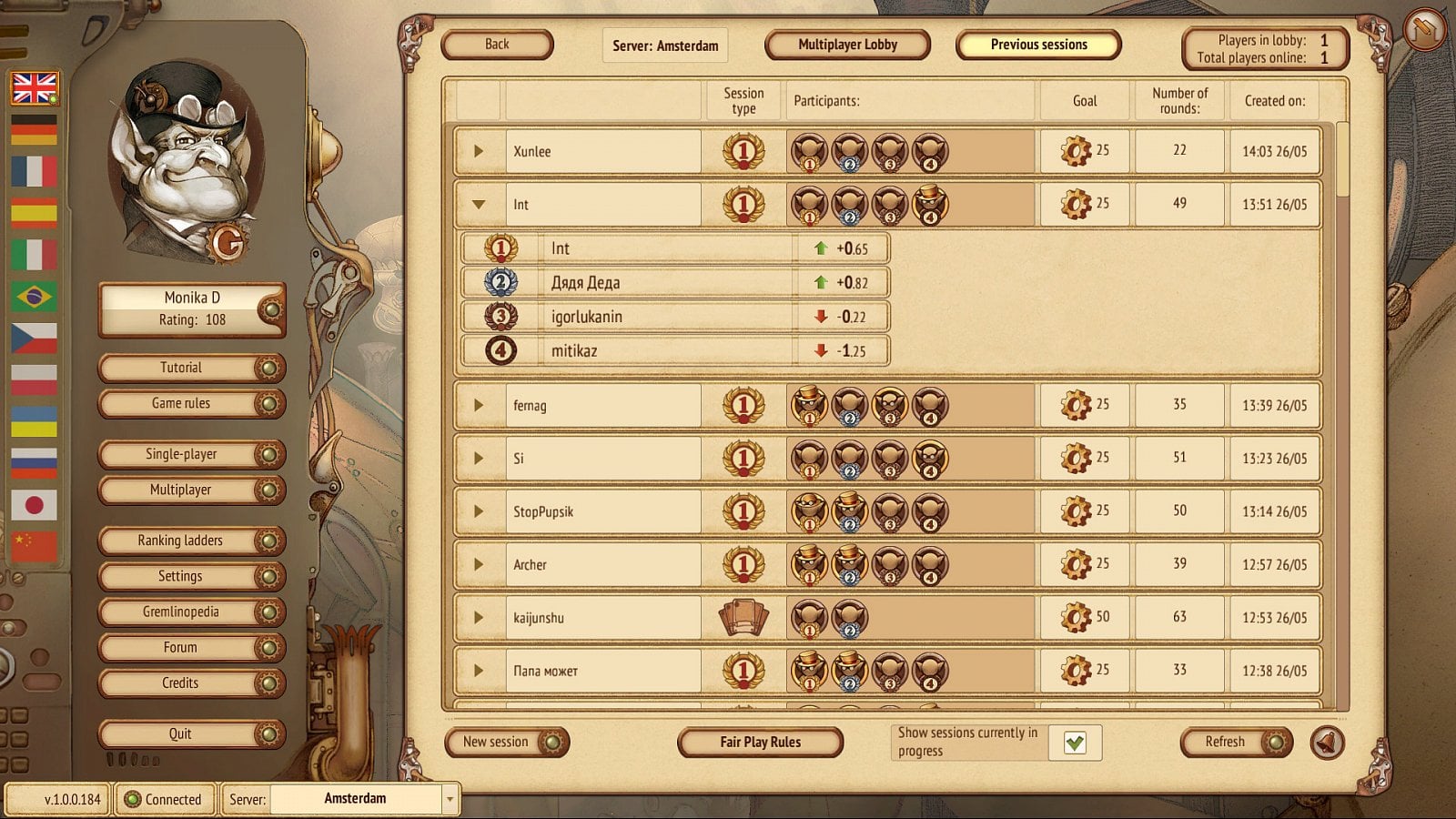Switch to Previous sessions tab
The height and width of the screenshot is (819, 1456).
click(x=1038, y=45)
